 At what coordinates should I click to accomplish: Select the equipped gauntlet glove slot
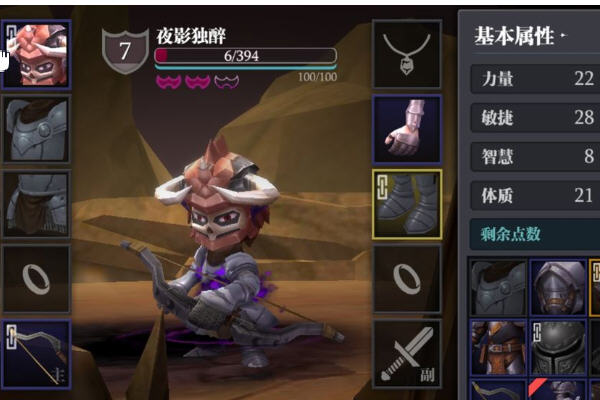point(407,130)
